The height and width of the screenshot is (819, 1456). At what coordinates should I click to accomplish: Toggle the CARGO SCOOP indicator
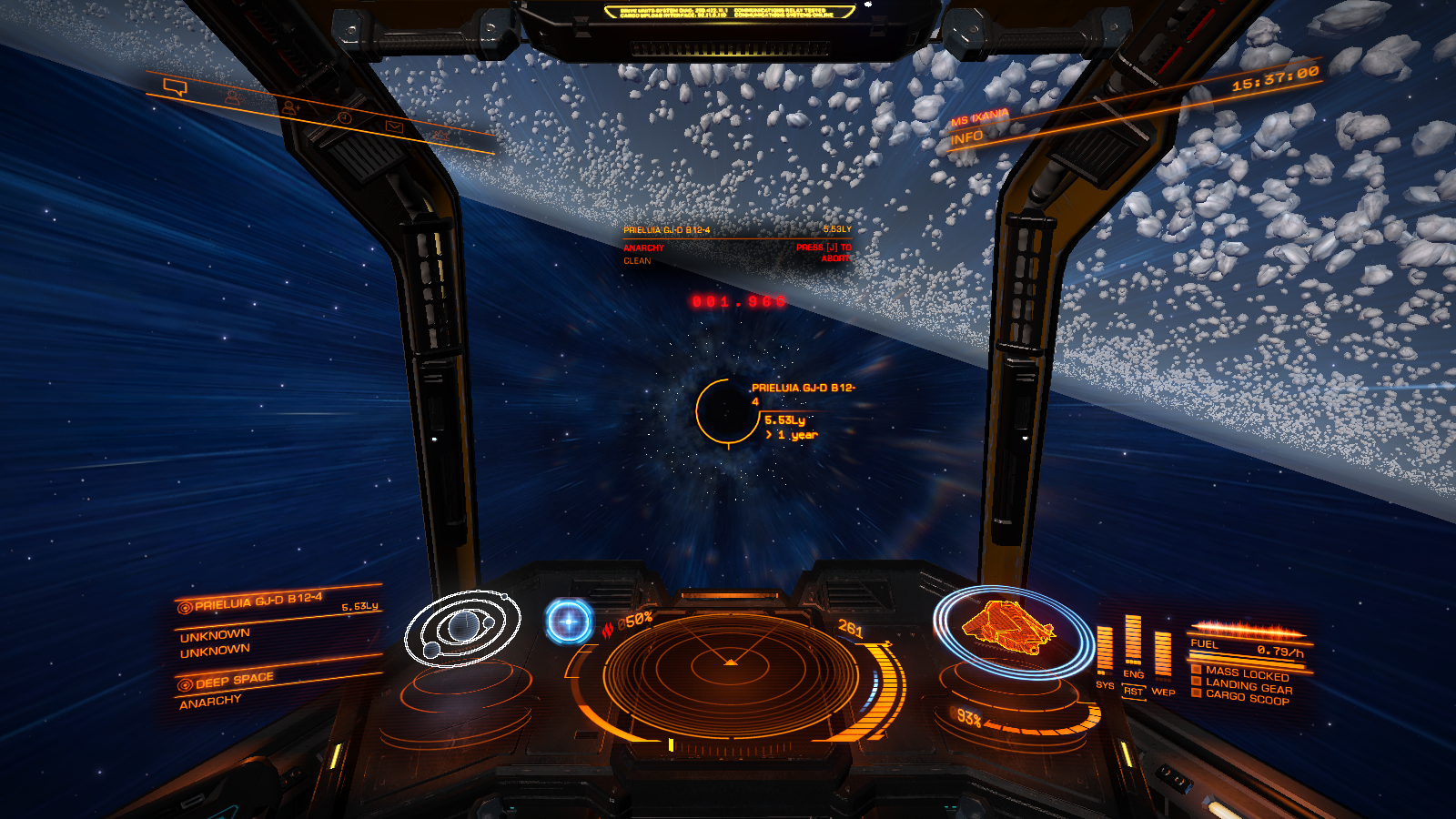1247,697
